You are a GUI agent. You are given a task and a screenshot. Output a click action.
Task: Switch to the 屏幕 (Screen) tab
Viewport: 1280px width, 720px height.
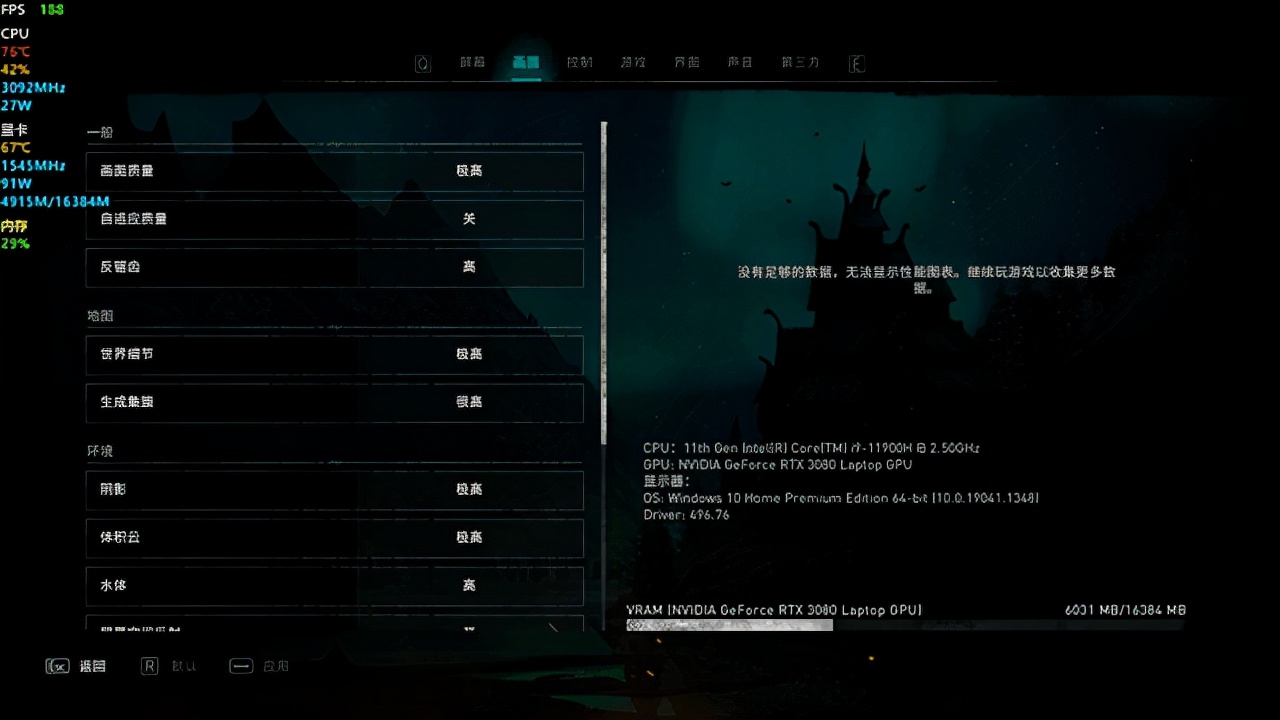(472, 63)
